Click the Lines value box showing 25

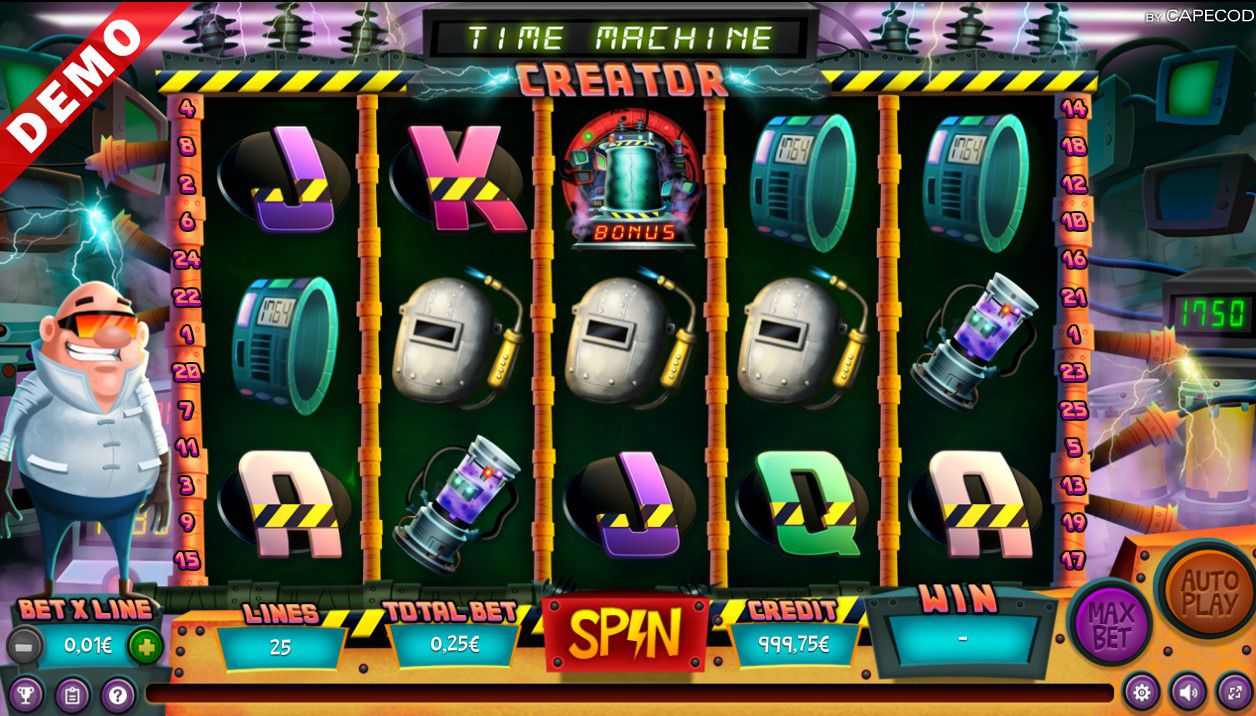click(280, 646)
